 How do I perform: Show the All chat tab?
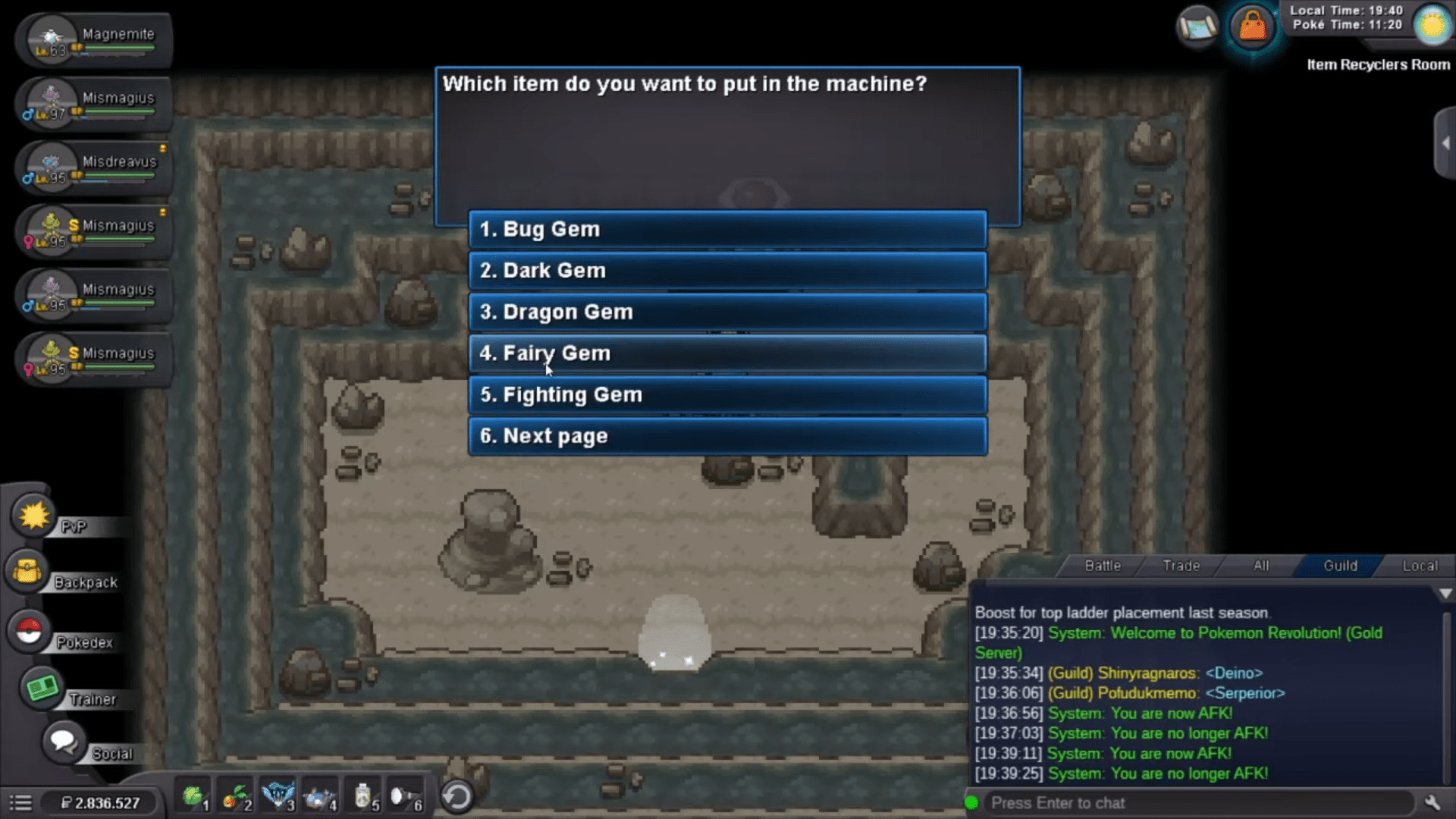pos(1260,566)
